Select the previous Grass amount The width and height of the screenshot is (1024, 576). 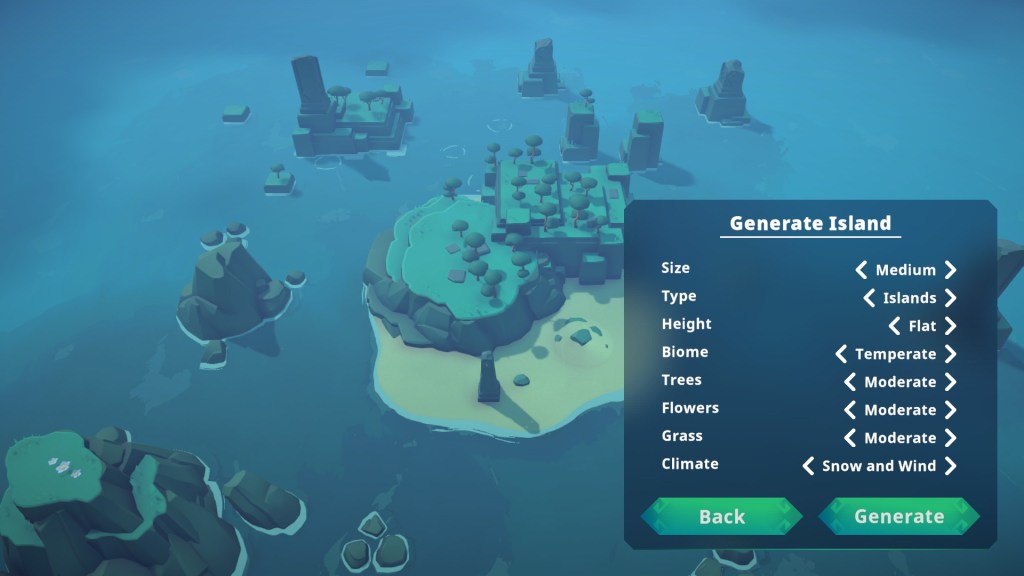click(x=850, y=438)
